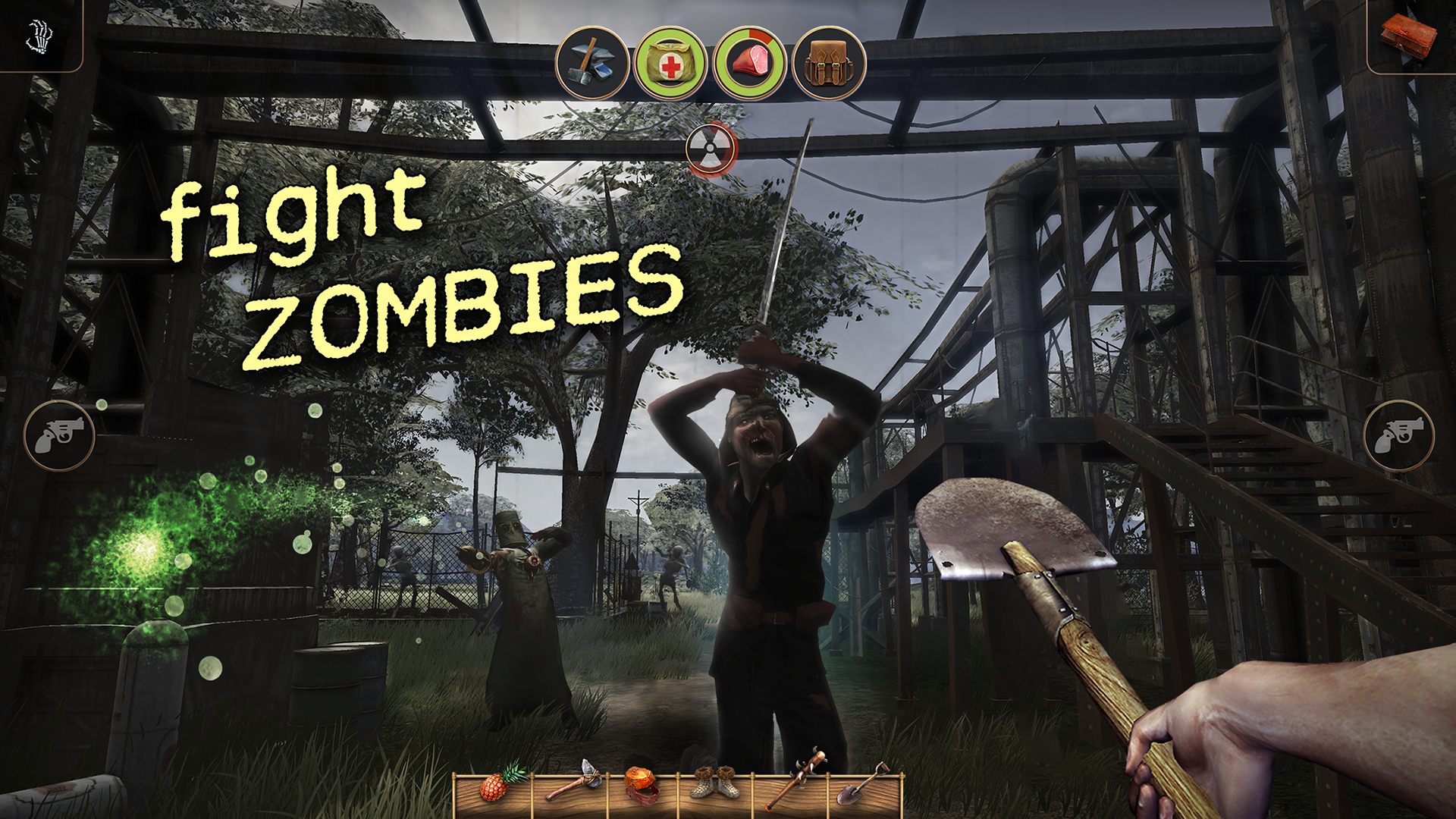Tap the skeleton hand icon top-left
This screenshot has width=1456, height=819.
39,36
